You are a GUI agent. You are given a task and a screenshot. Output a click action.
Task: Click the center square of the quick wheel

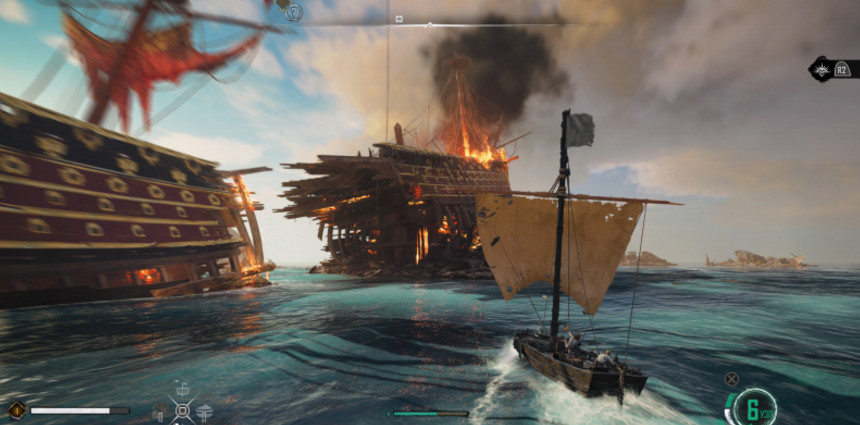182,409
